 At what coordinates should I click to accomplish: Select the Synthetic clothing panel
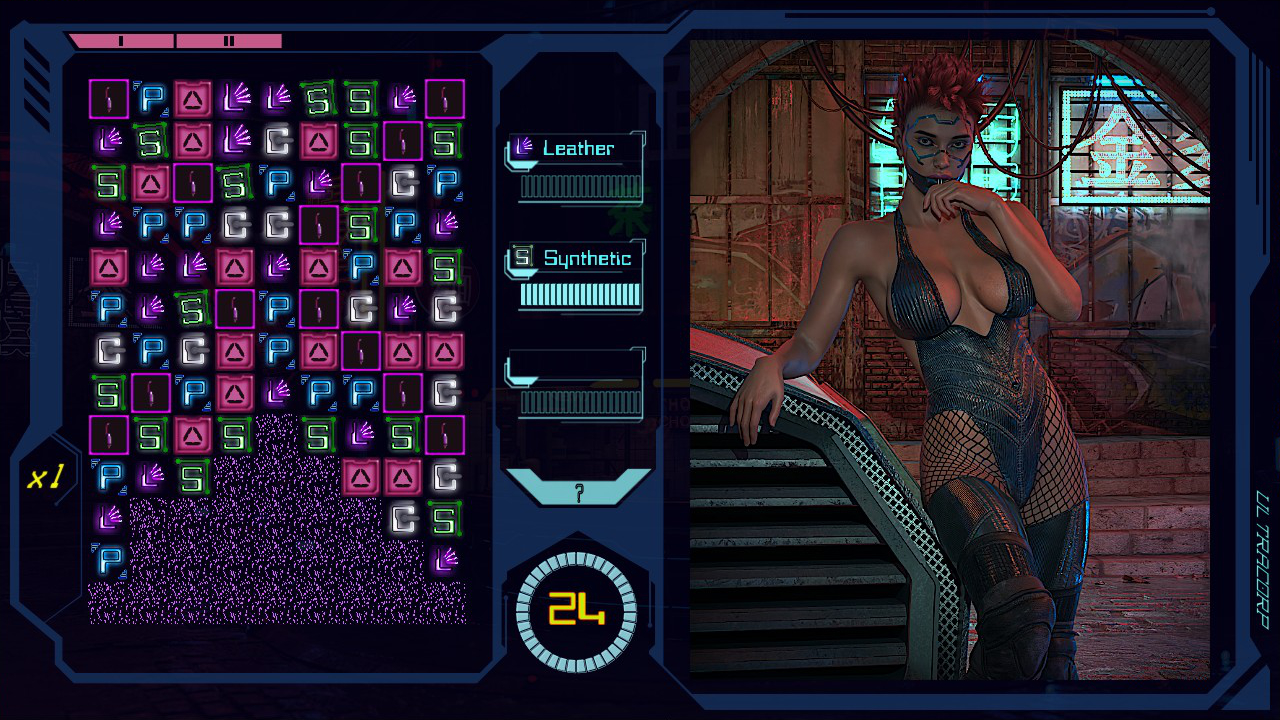(576, 276)
